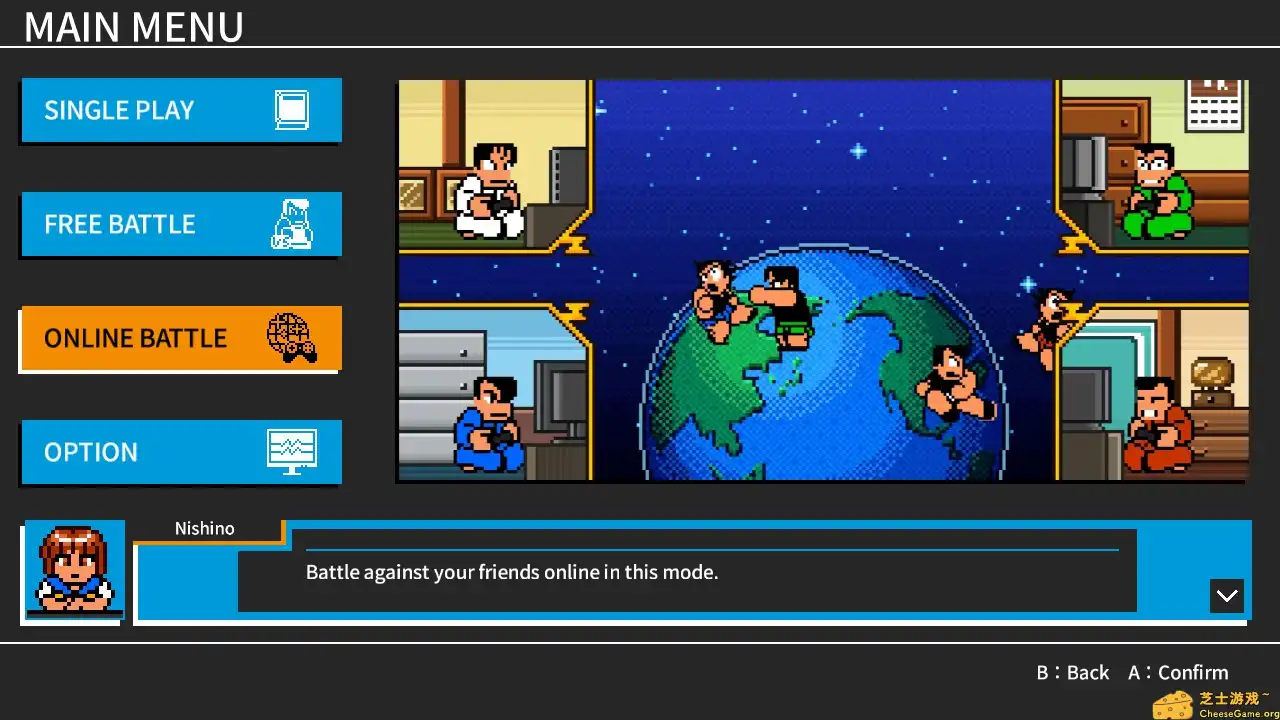Click the versus character icon on FREE BATTLE

click(x=291, y=224)
